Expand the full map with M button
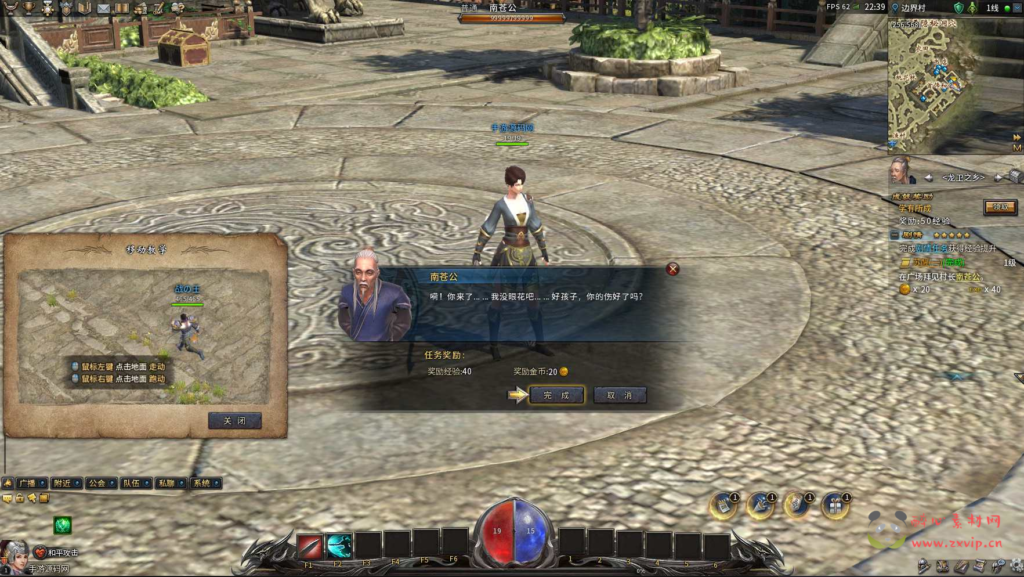This screenshot has height=577, width=1024. point(1016,148)
